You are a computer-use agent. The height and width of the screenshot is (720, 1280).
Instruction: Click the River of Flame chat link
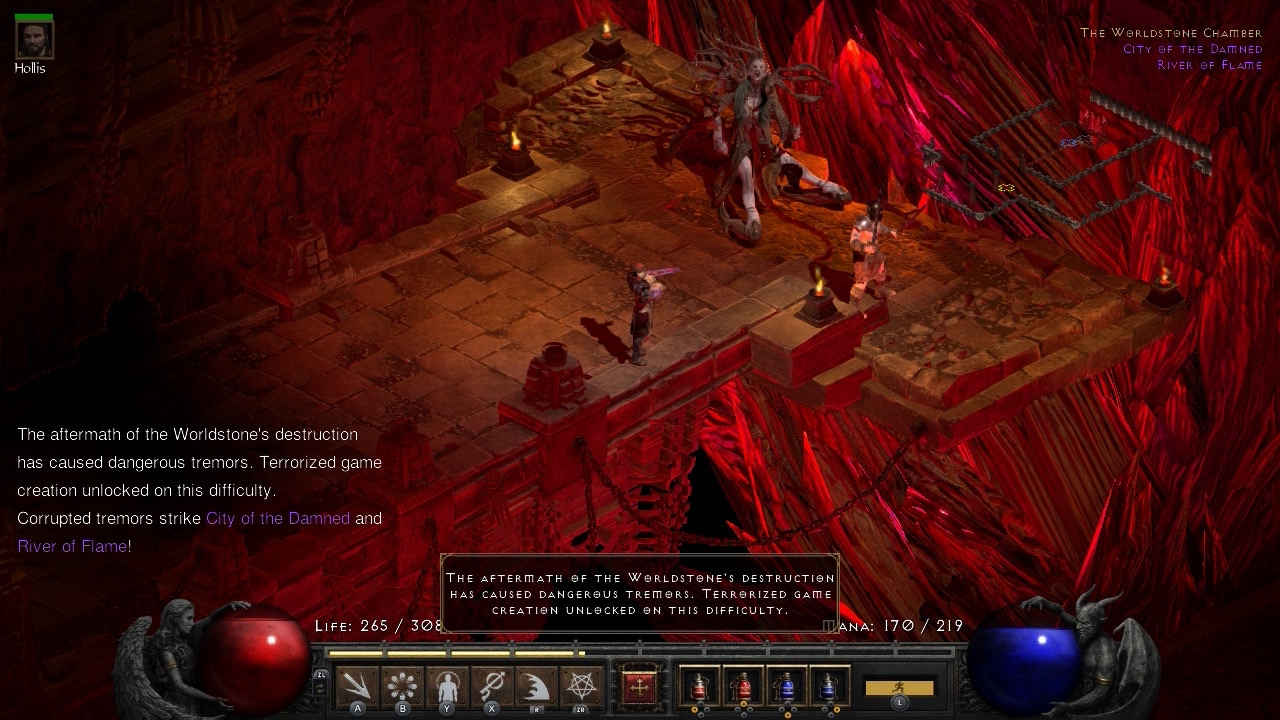point(72,546)
